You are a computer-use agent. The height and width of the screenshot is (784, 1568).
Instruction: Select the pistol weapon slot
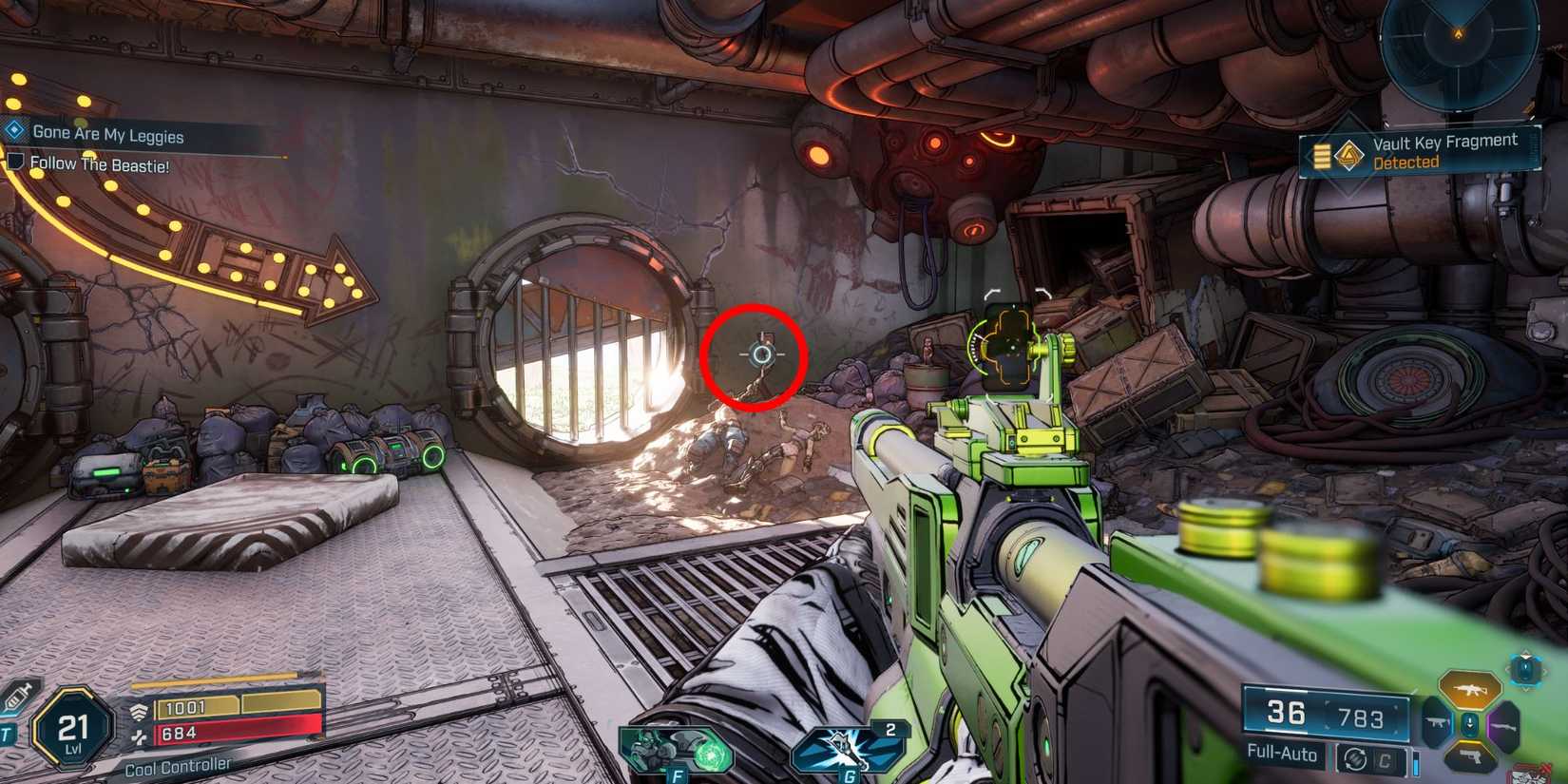pyautogui.click(x=1471, y=757)
